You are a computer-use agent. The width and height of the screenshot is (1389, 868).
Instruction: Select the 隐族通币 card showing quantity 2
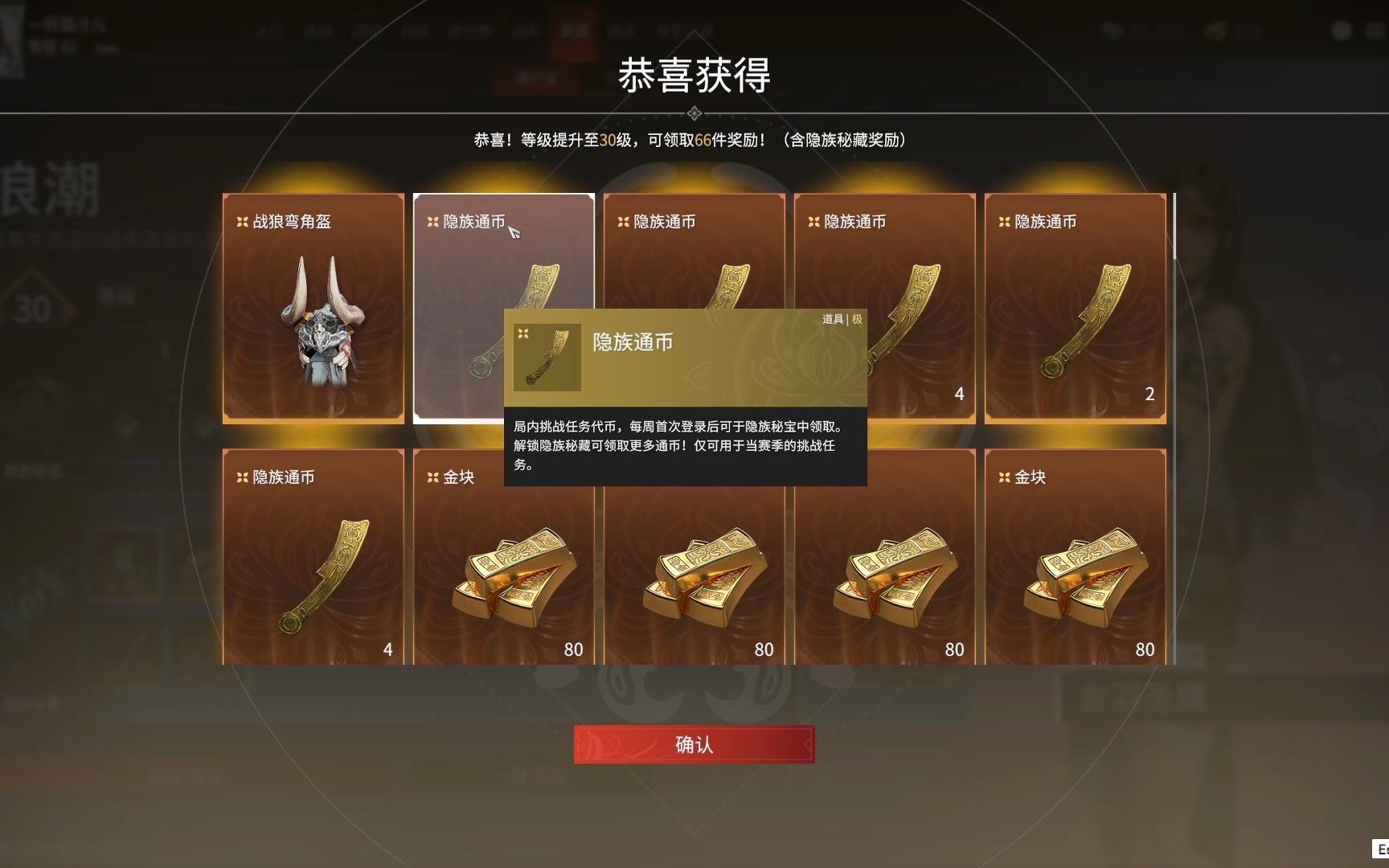coord(1075,305)
